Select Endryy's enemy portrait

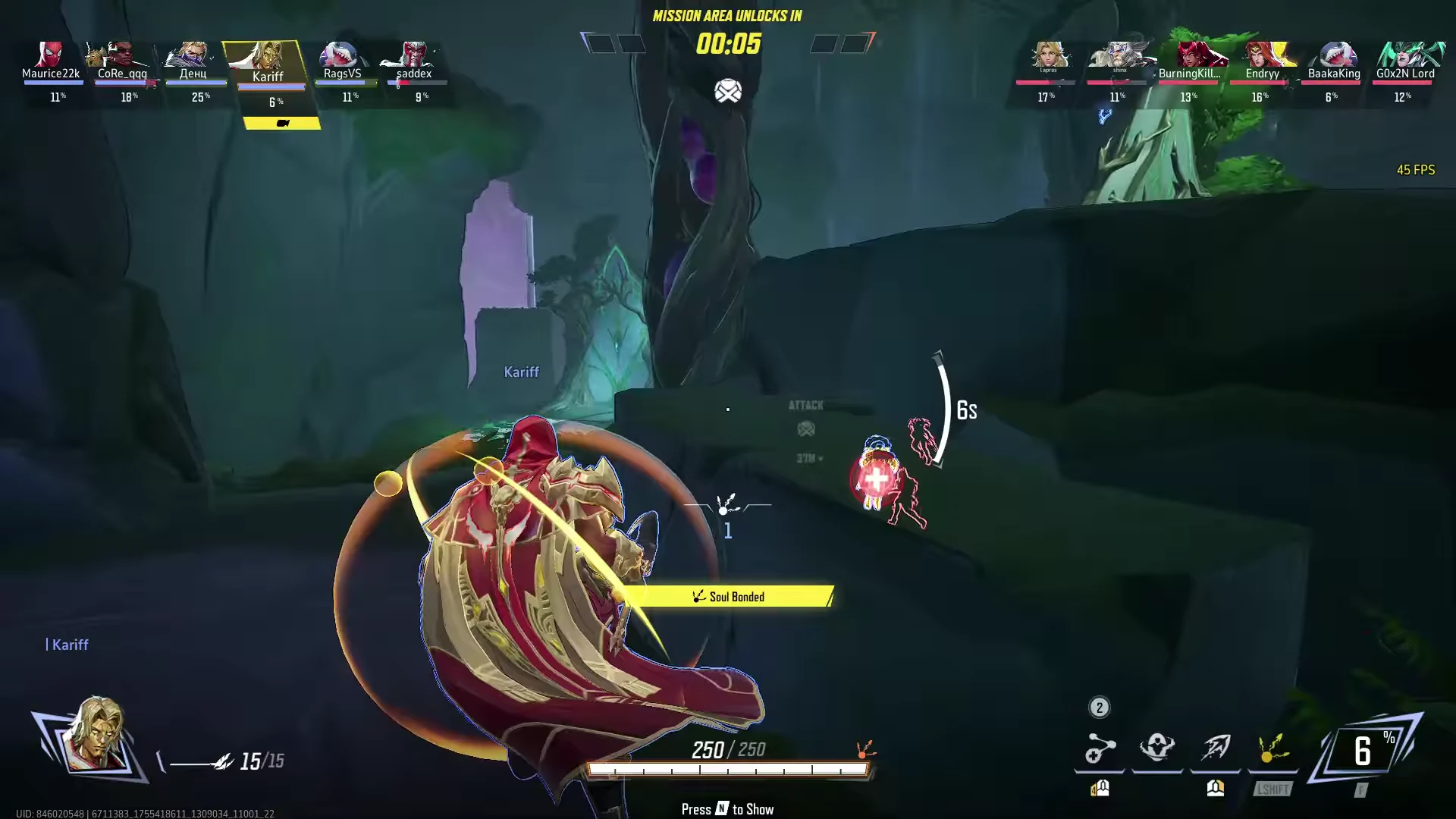click(x=1263, y=55)
